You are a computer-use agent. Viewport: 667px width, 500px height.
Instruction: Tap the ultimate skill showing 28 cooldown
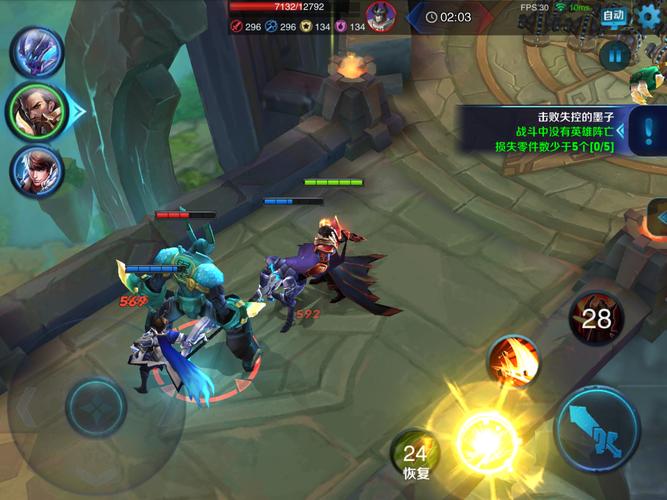(x=595, y=319)
